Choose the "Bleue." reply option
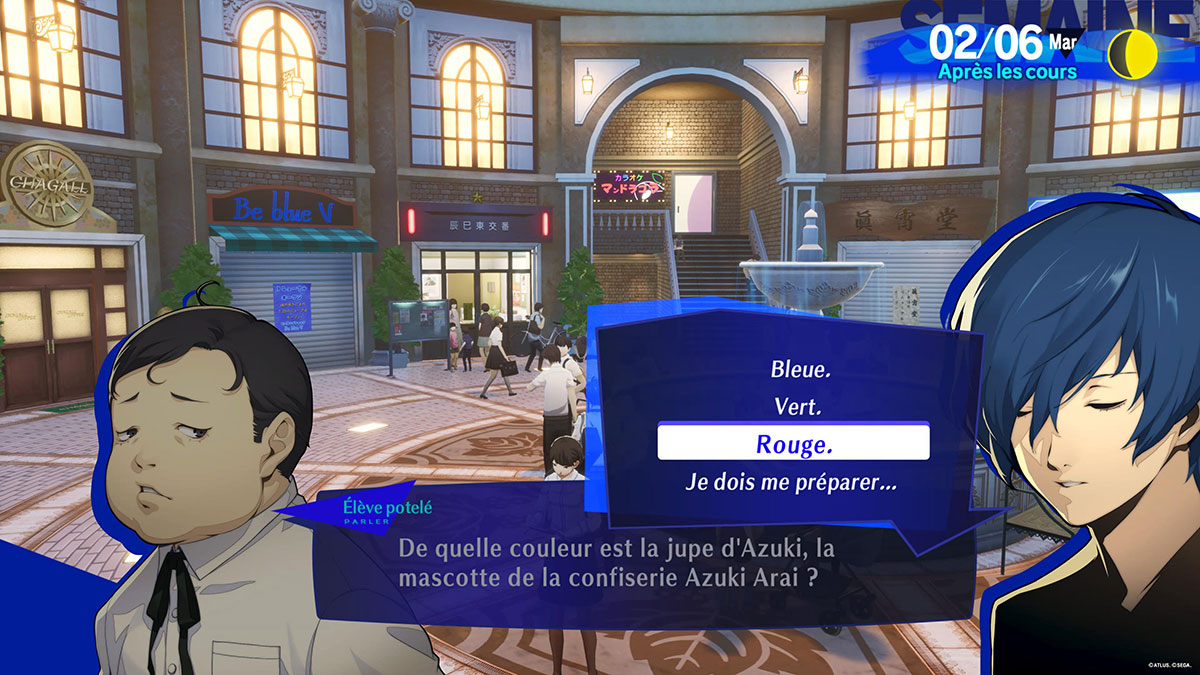Viewport: 1200px width, 675px height. 800,370
